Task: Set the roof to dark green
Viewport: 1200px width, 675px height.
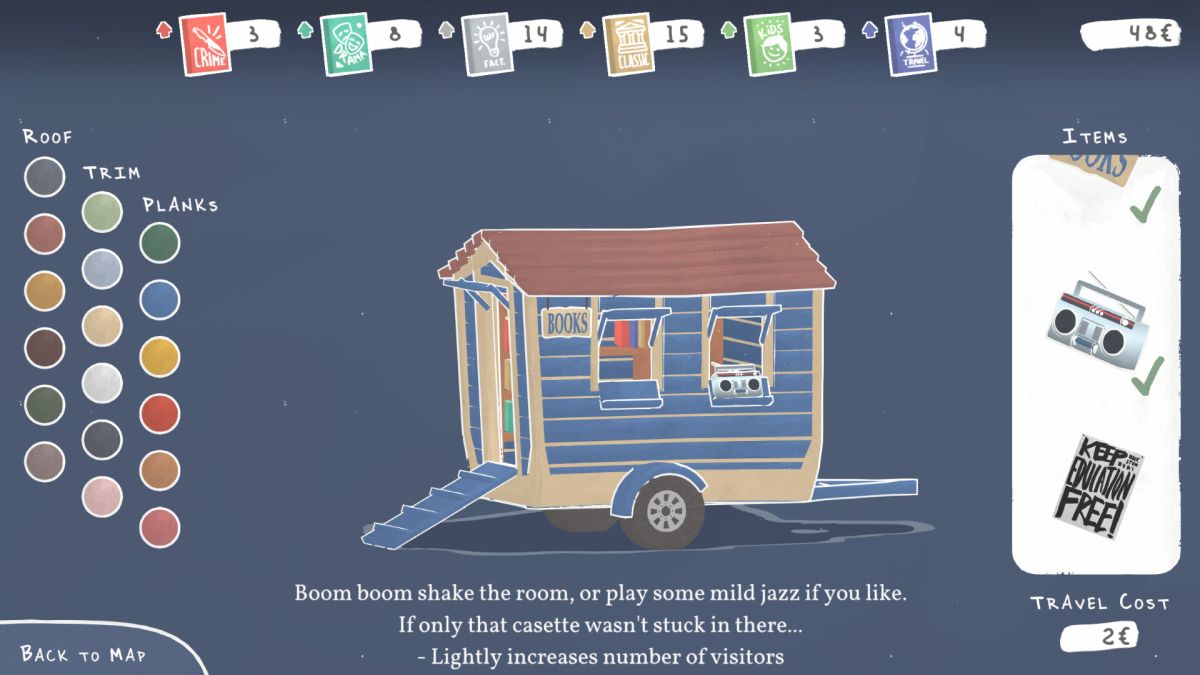Action: point(44,405)
